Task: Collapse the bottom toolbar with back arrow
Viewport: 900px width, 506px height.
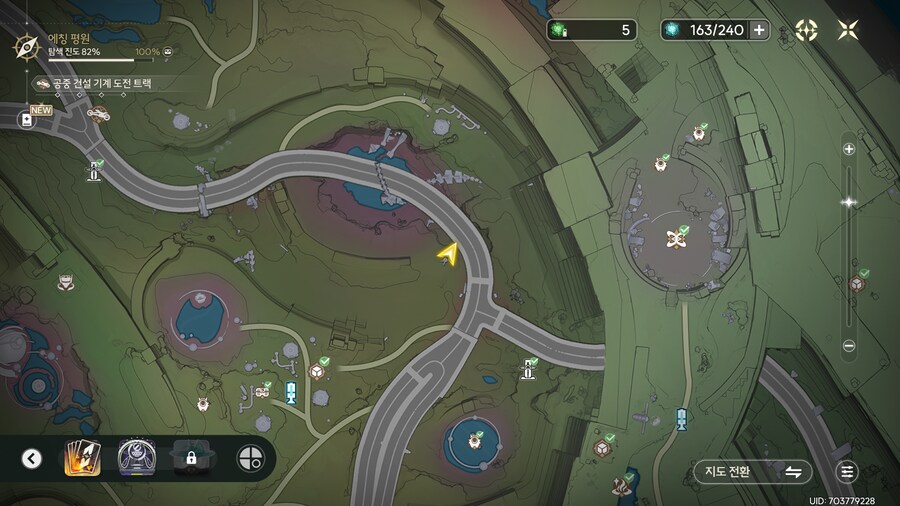Action: pos(32,459)
